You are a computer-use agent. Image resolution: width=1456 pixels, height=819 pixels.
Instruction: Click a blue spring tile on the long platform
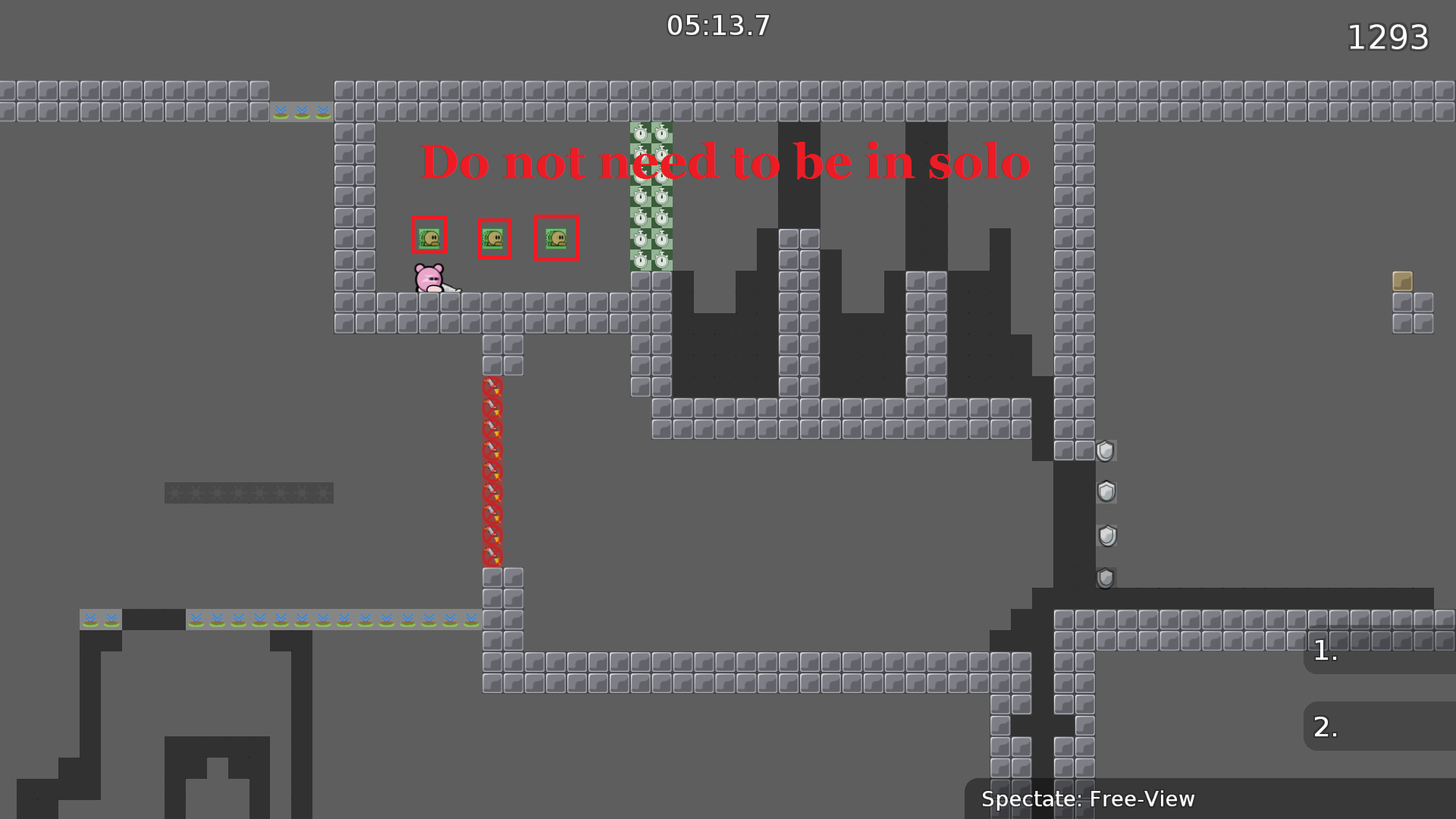303,621
